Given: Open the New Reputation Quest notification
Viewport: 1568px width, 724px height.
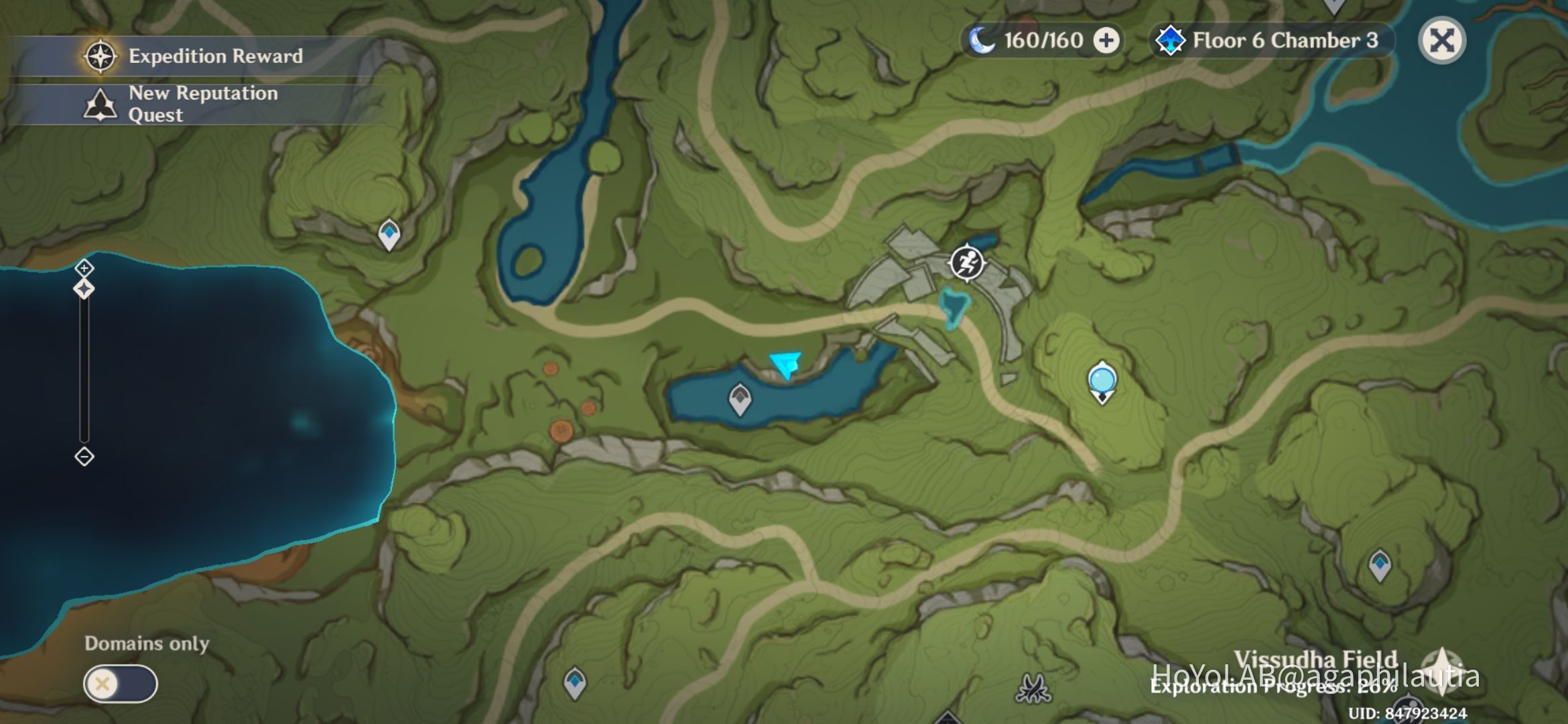Looking at the screenshot, I should click(x=194, y=104).
